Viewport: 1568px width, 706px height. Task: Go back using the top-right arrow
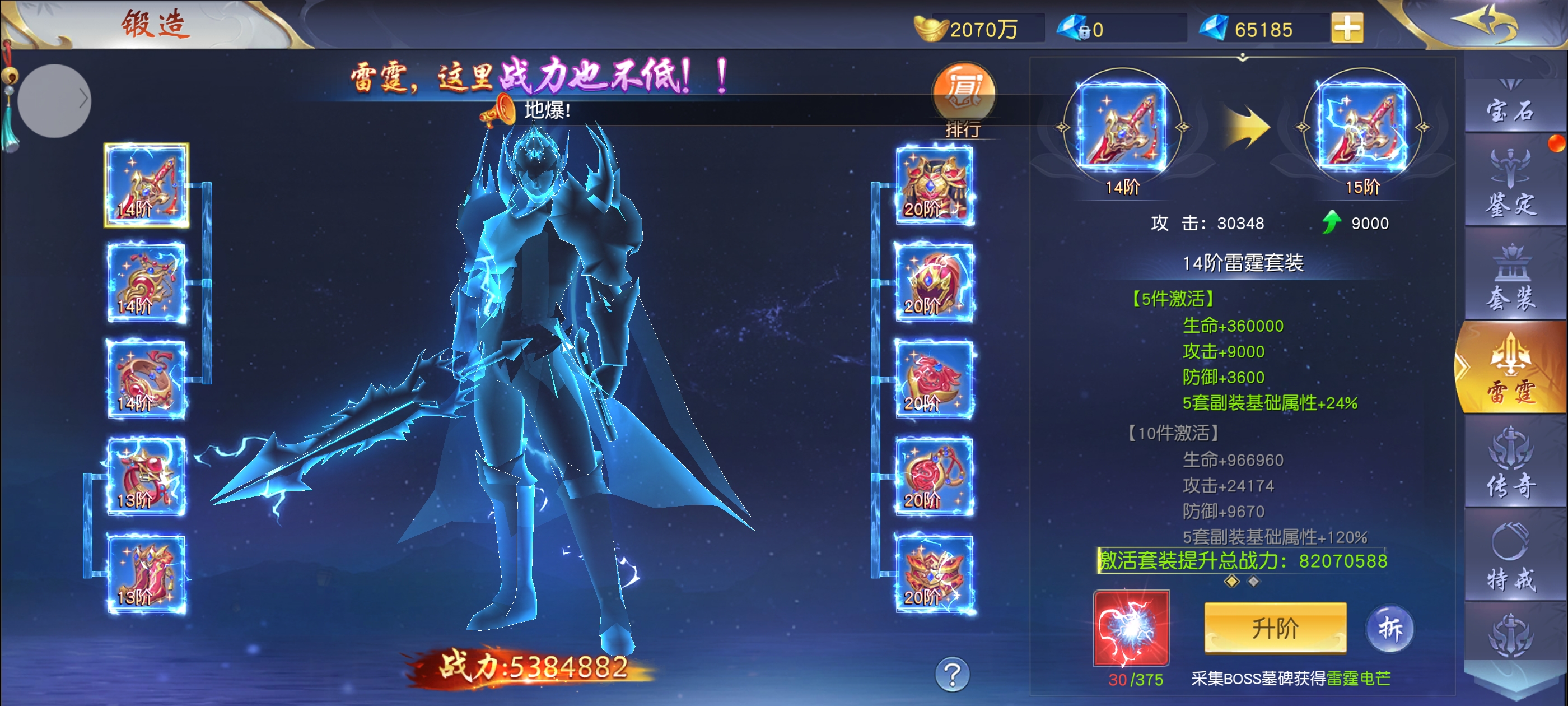(1485, 24)
